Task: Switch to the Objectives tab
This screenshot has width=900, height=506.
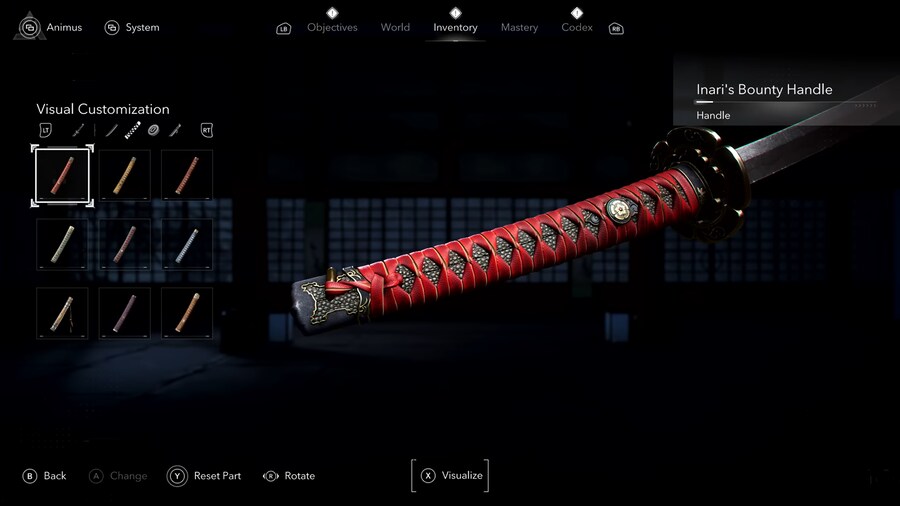Action: (332, 27)
